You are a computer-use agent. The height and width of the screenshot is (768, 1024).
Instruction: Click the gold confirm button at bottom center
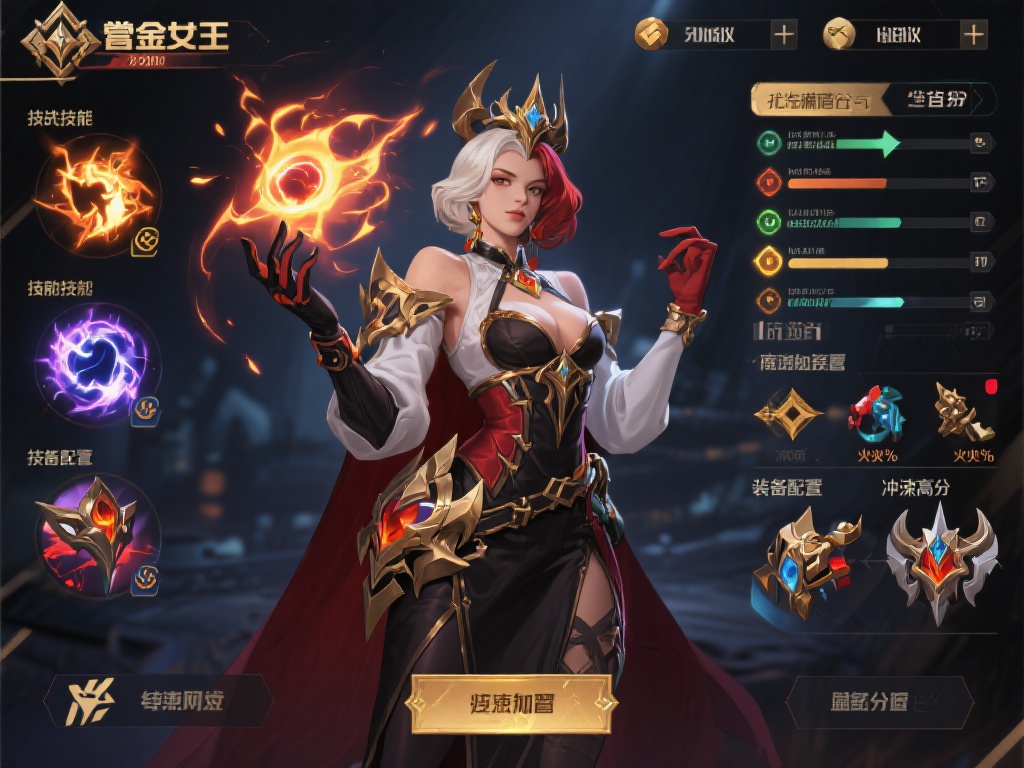[510, 703]
